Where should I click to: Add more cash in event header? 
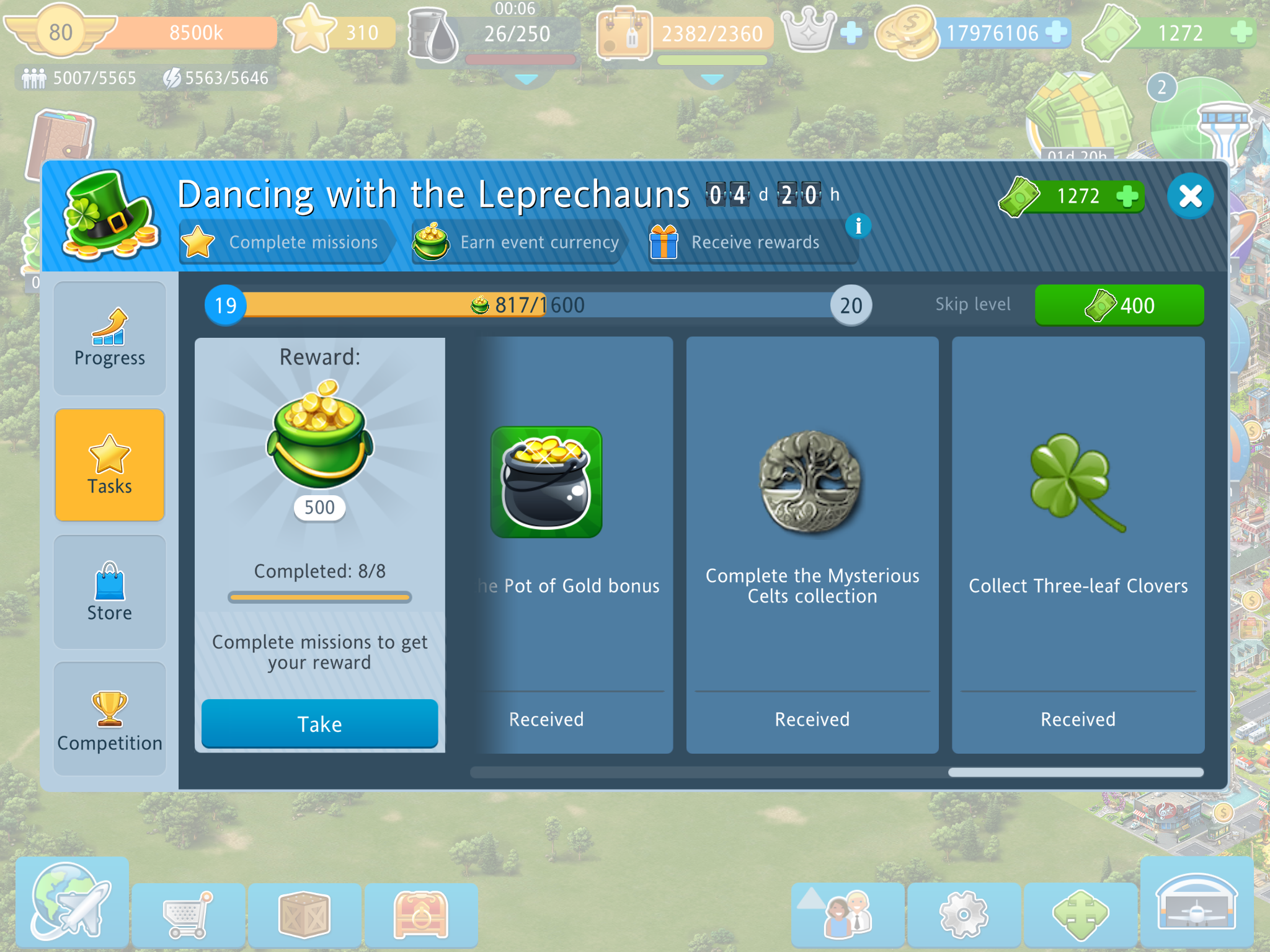(1127, 196)
